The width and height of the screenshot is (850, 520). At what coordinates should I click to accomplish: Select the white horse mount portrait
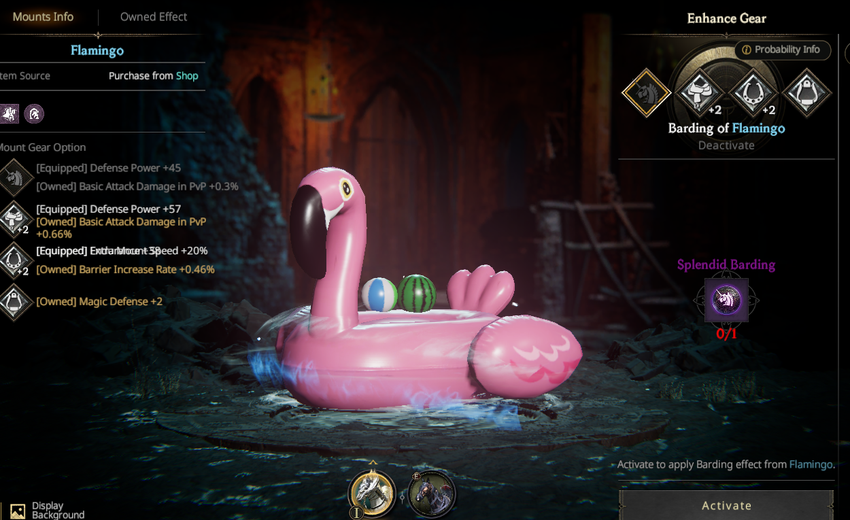click(372, 492)
